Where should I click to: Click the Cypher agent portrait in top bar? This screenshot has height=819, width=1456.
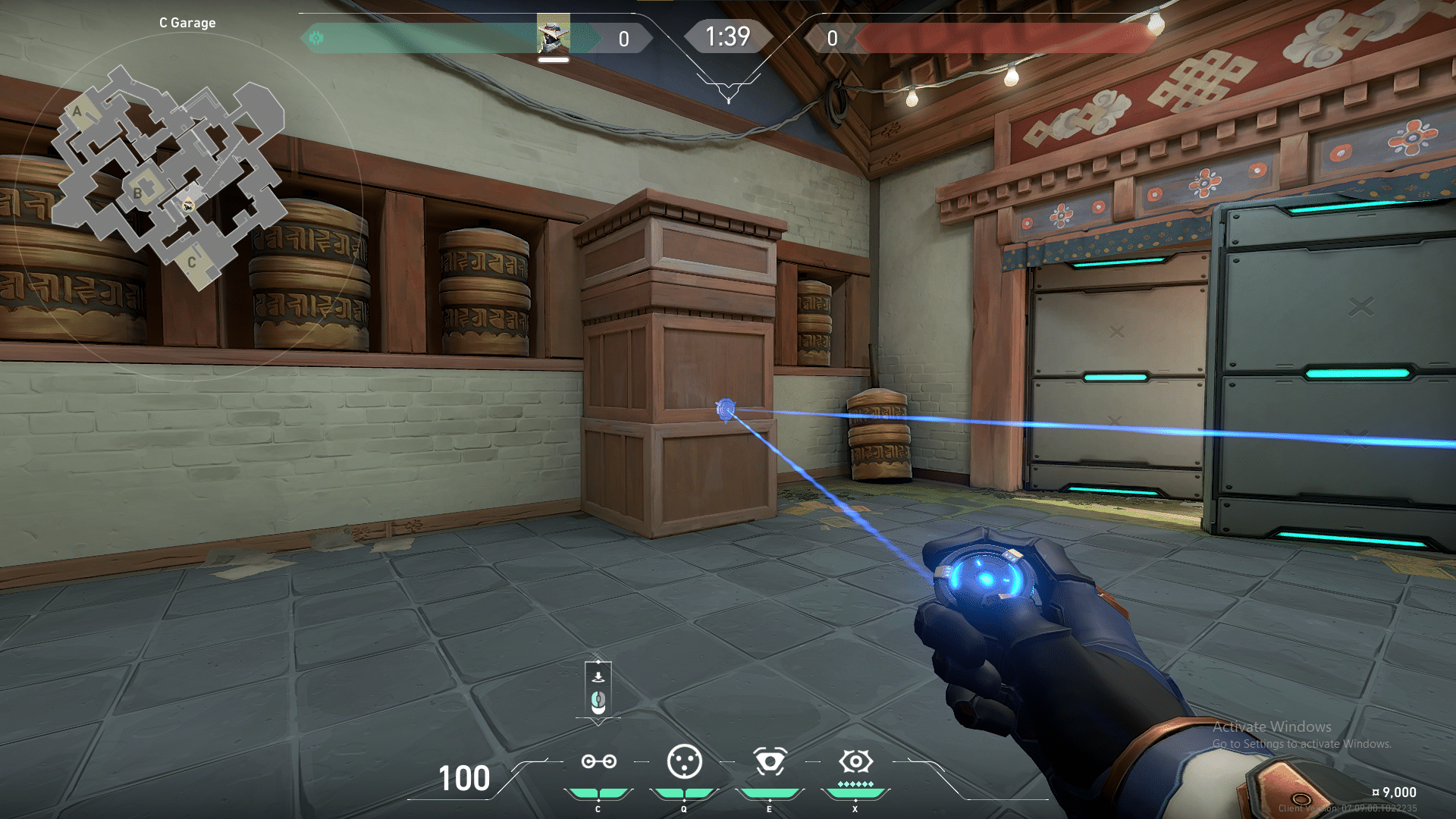[x=554, y=35]
